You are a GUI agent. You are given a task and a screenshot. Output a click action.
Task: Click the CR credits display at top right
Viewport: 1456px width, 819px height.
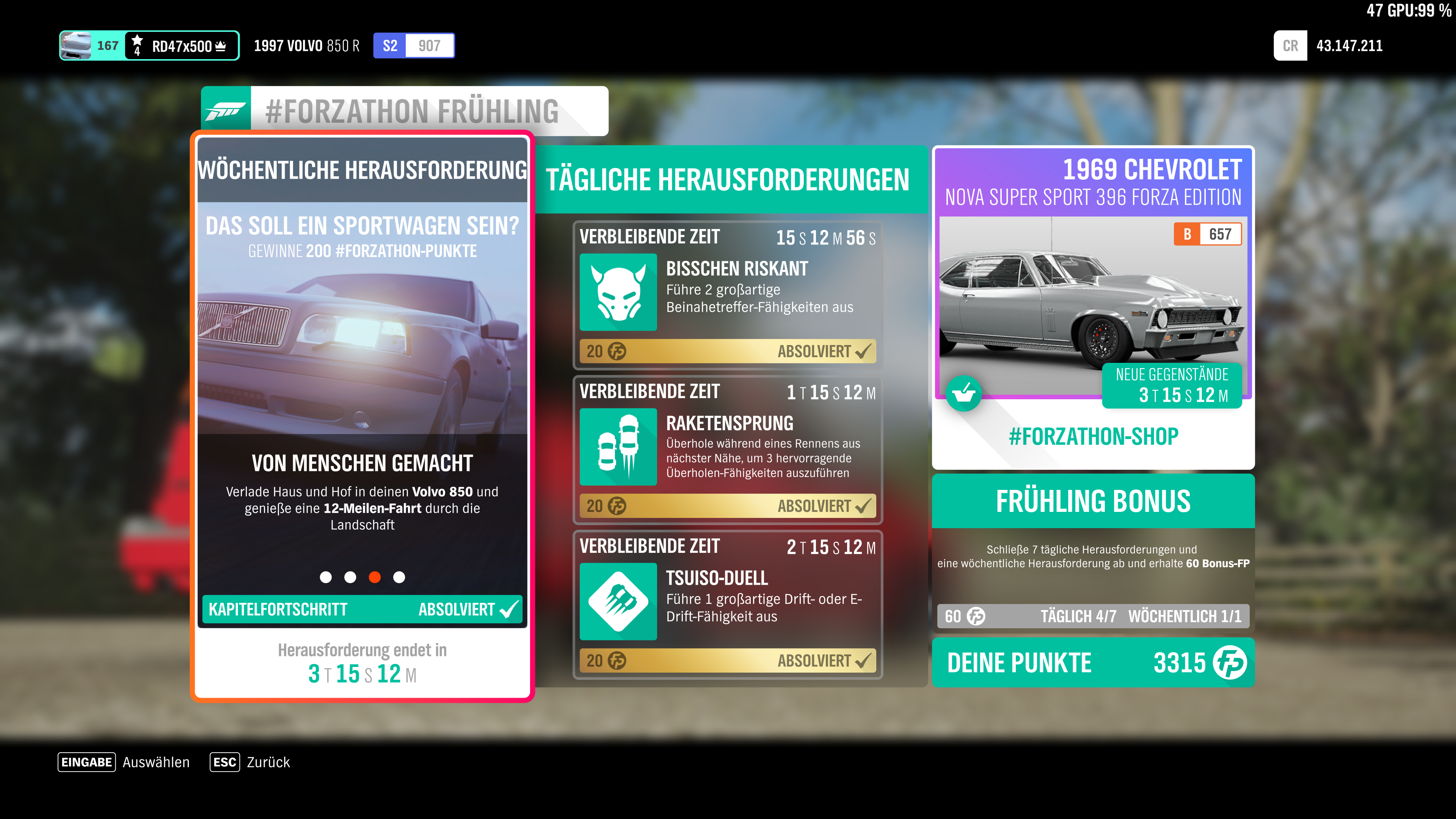[1328, 45]
